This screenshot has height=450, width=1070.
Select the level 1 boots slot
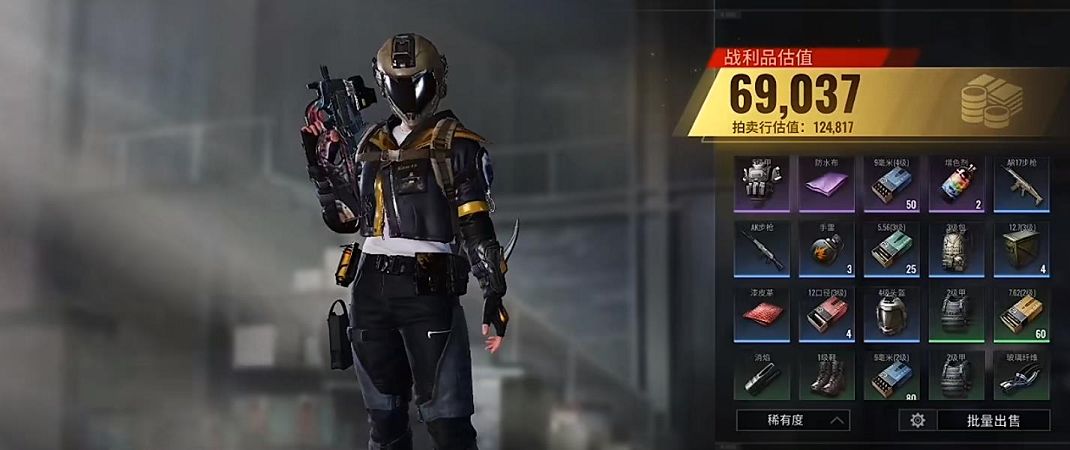(826, 376)
